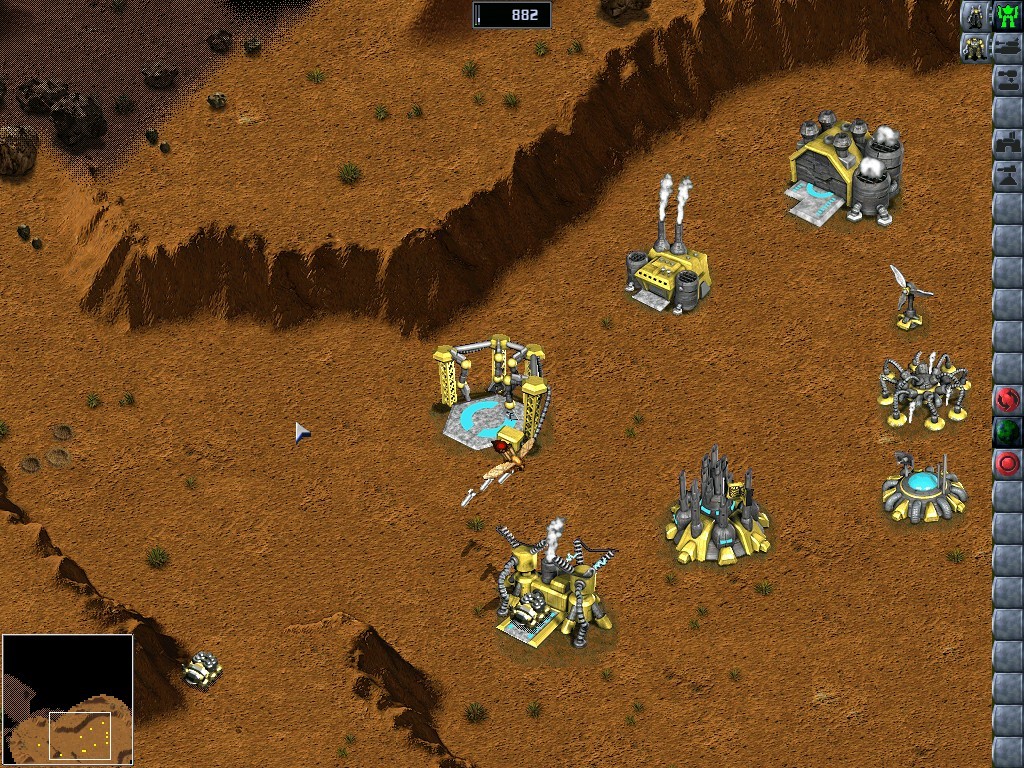
Task: Switch to the factory buildings category
Action: (x=1007, y=143)
